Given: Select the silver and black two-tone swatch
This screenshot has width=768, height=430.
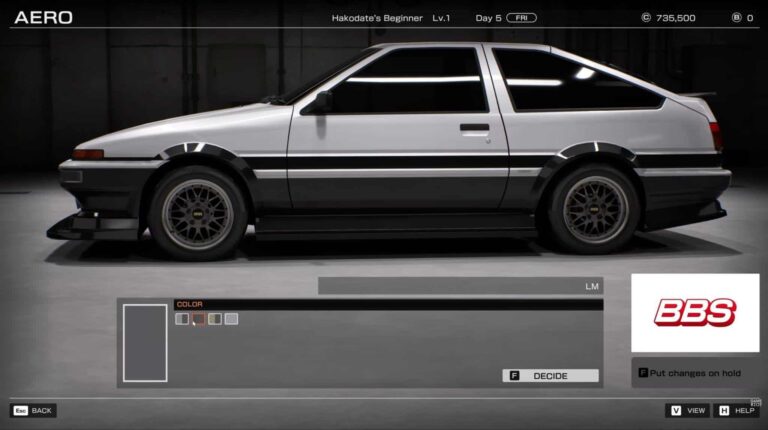Looking at the screenshot, I should 182,319.
